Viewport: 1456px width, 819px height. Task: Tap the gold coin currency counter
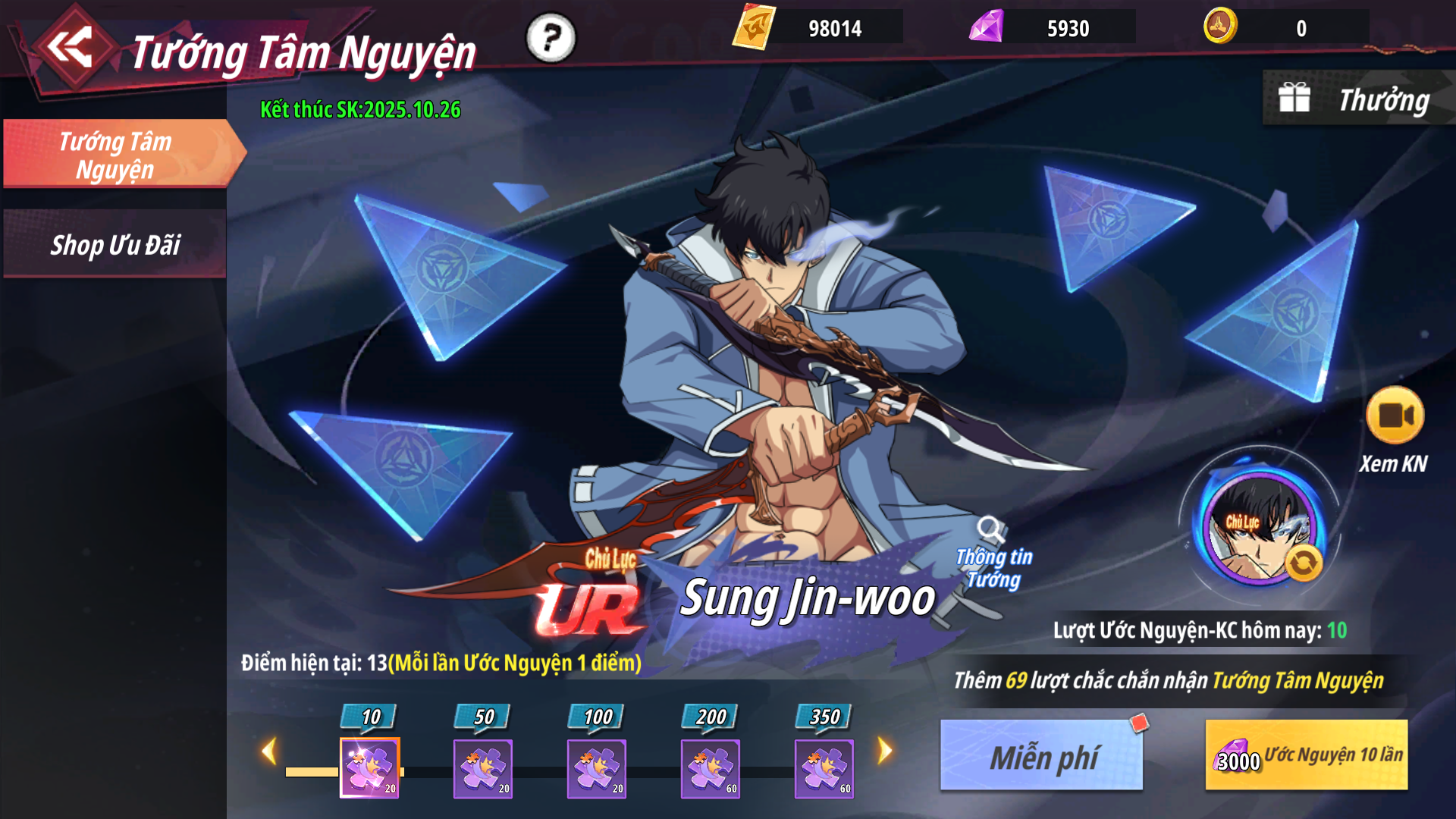[x=1286, y=28]
